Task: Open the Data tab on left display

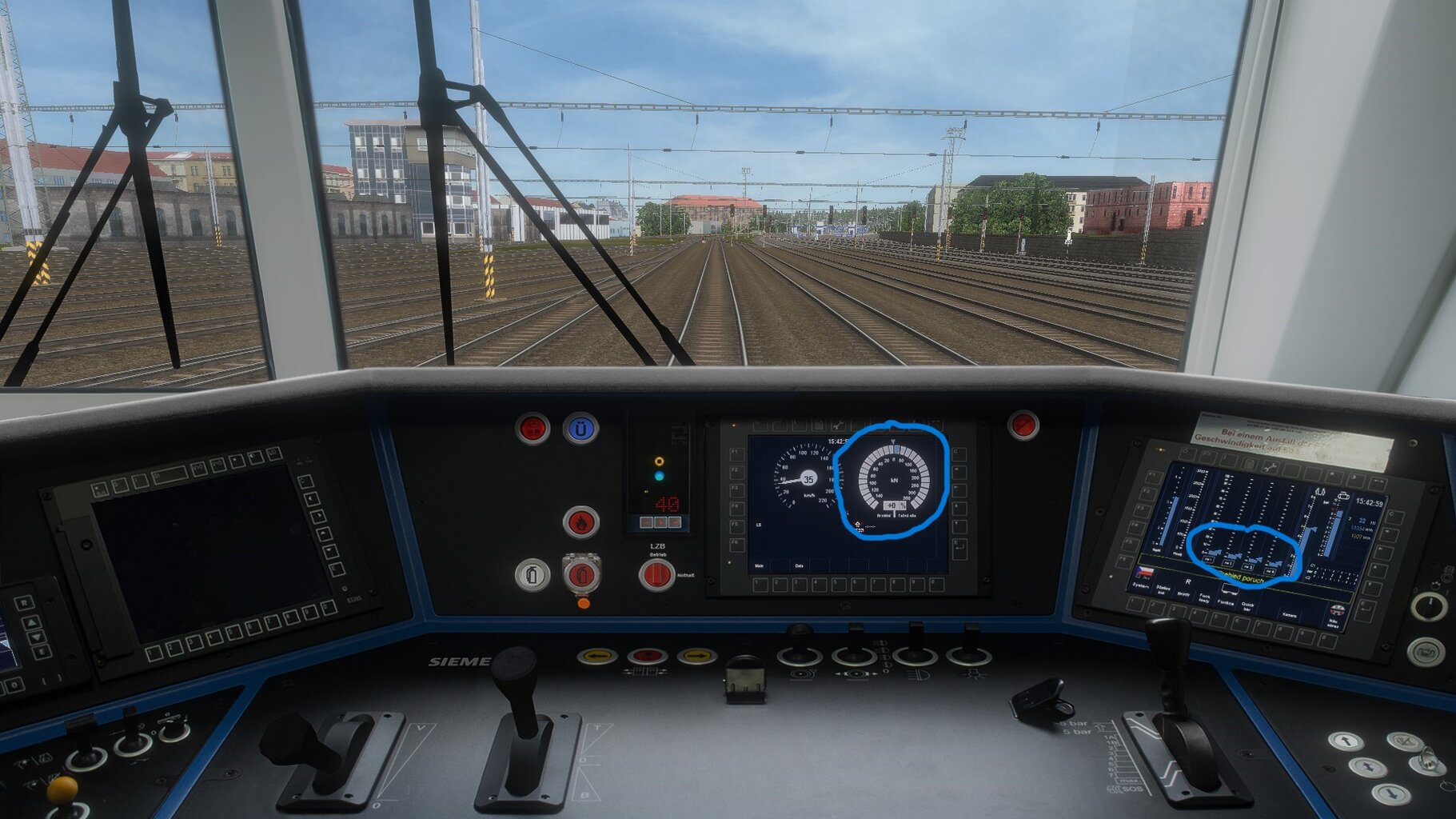Action: click(799, 565)
